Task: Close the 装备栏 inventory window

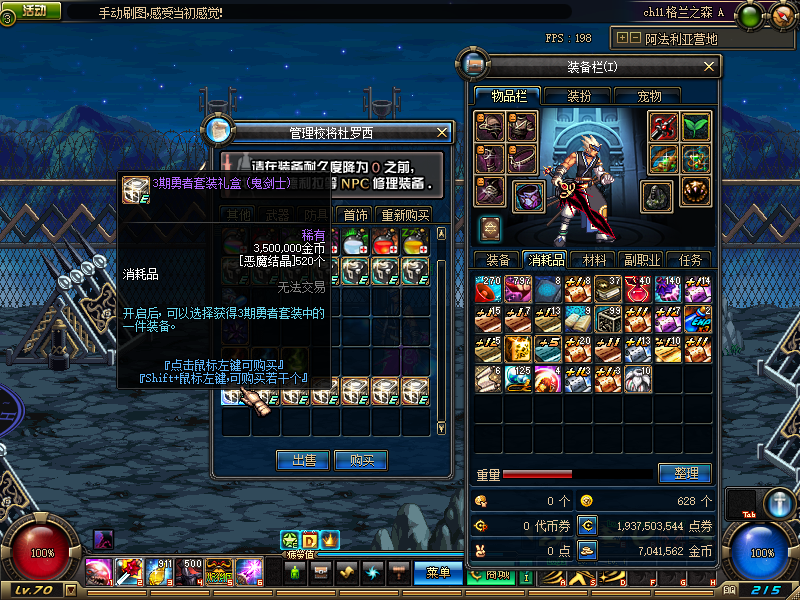Action: tap(710, 66)
